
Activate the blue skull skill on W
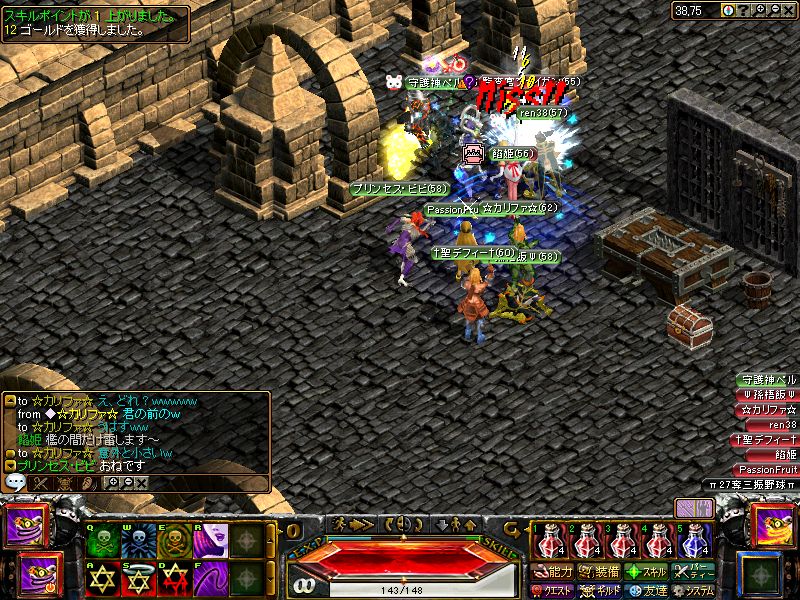point(137,540)
